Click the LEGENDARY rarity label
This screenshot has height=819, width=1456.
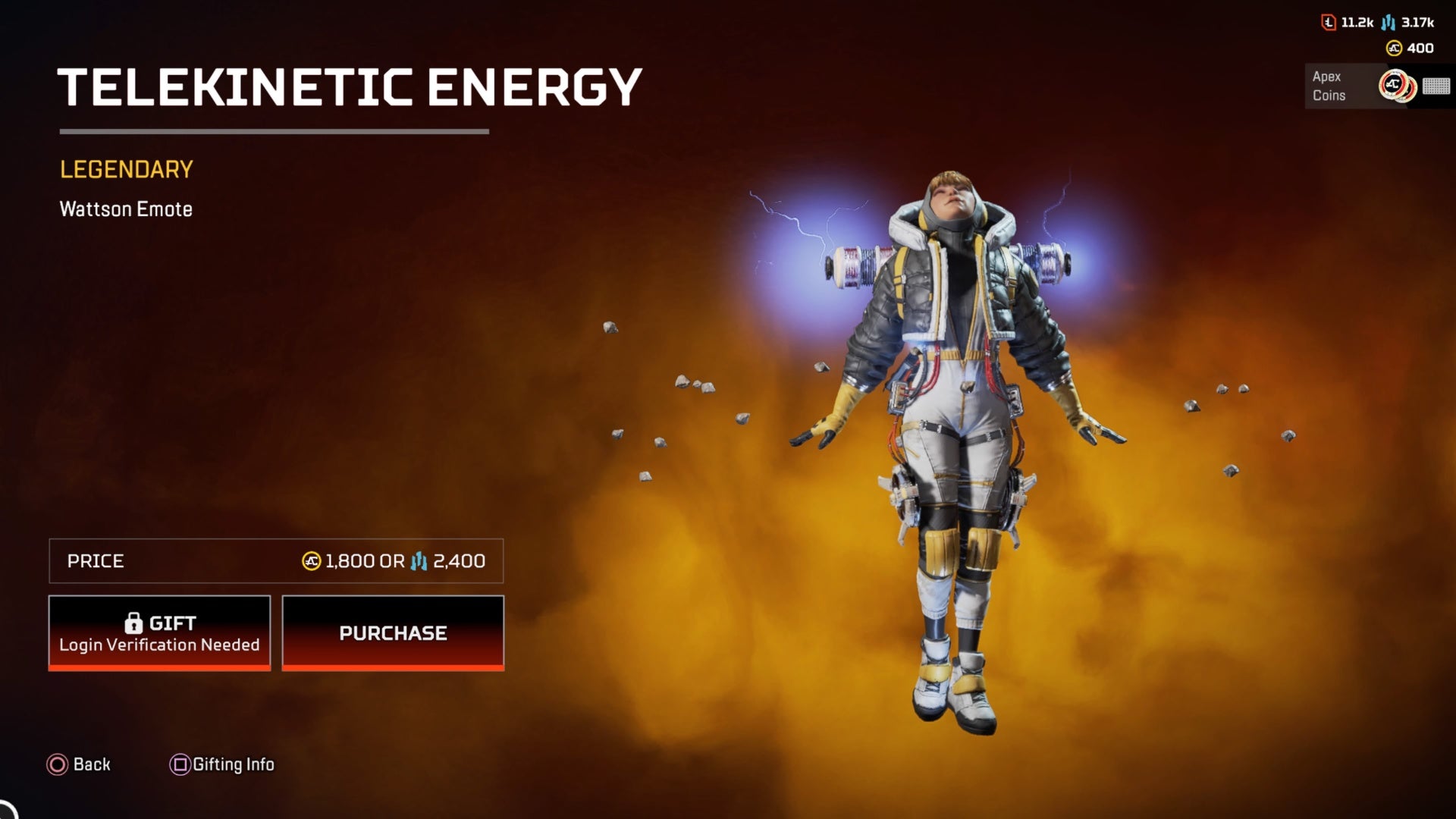coord(126,168)
